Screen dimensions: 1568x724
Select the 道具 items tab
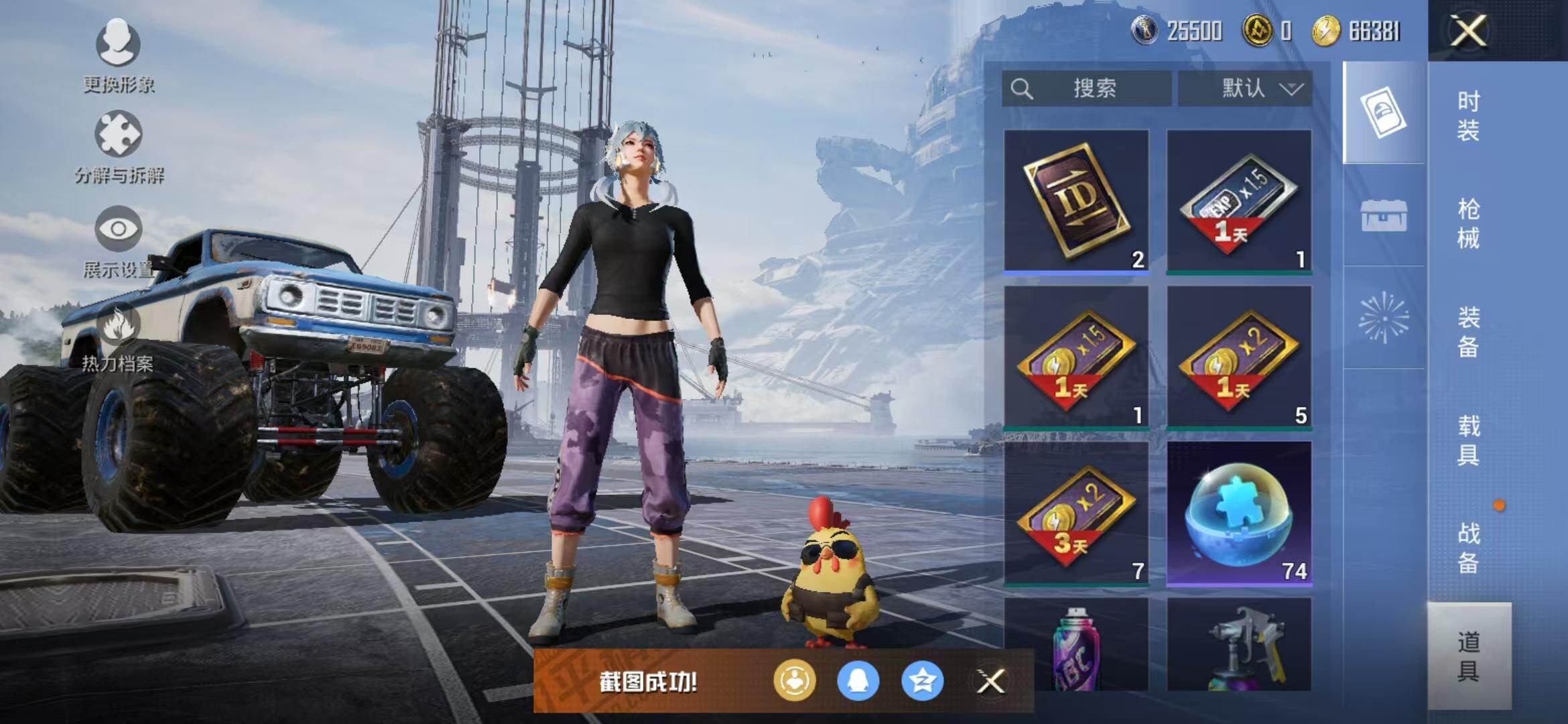[x=1468, y=656]
